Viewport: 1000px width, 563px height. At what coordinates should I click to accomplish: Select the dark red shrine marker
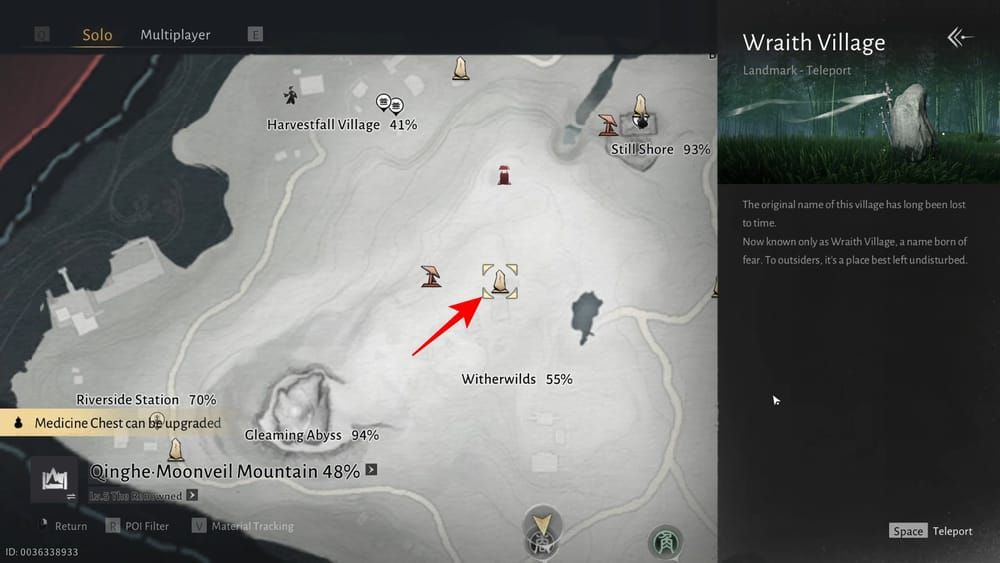click(x=505, y=175)
